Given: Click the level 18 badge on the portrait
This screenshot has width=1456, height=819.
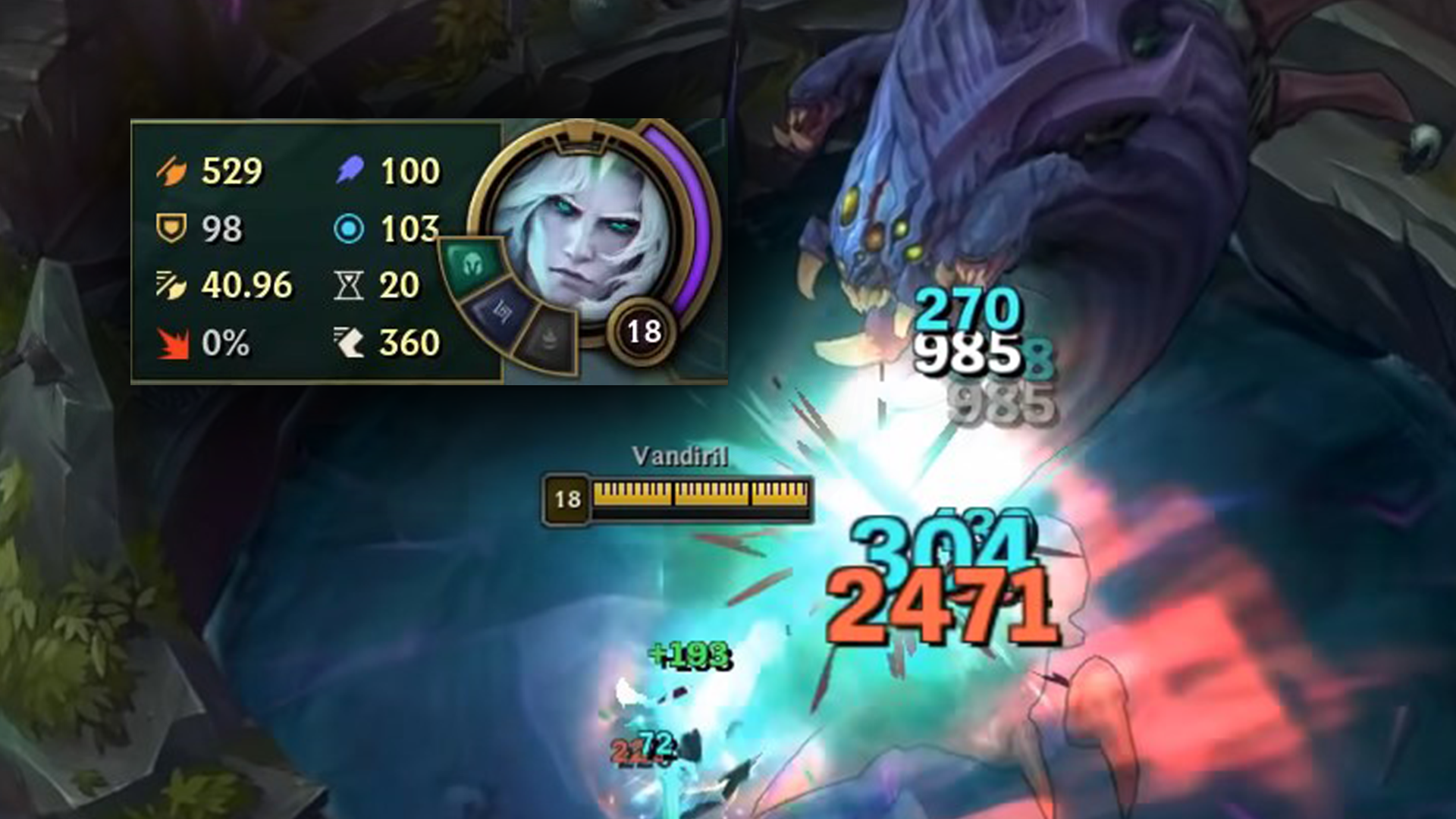Looking at the screenshot, I should coord(641,330).
